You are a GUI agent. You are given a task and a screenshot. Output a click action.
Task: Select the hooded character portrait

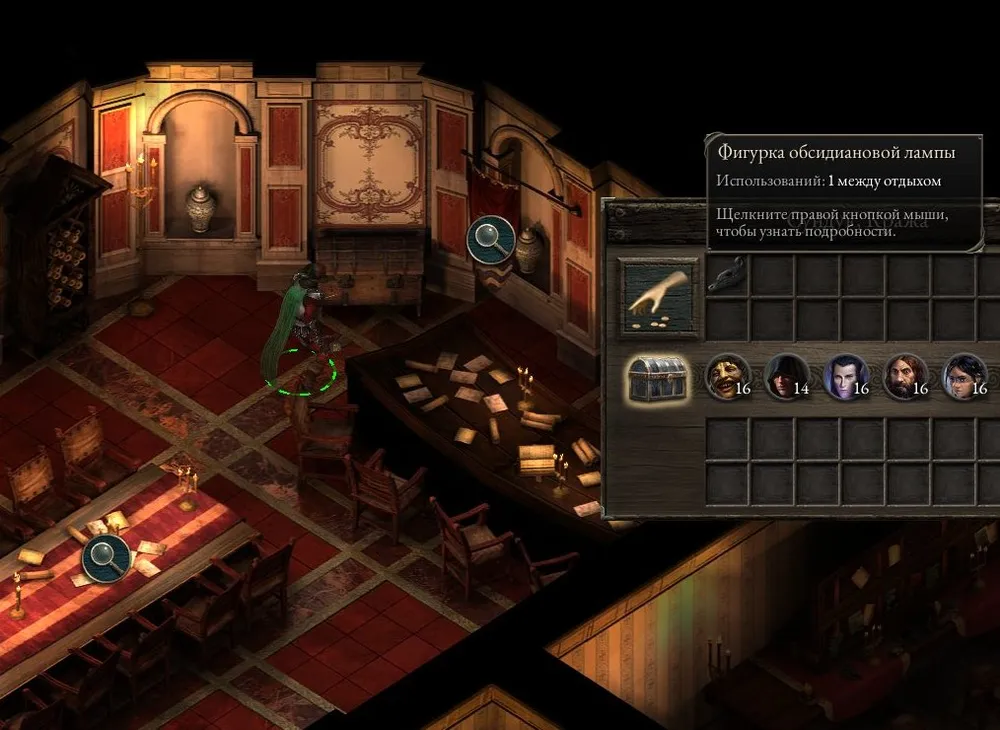coord(785,376)
